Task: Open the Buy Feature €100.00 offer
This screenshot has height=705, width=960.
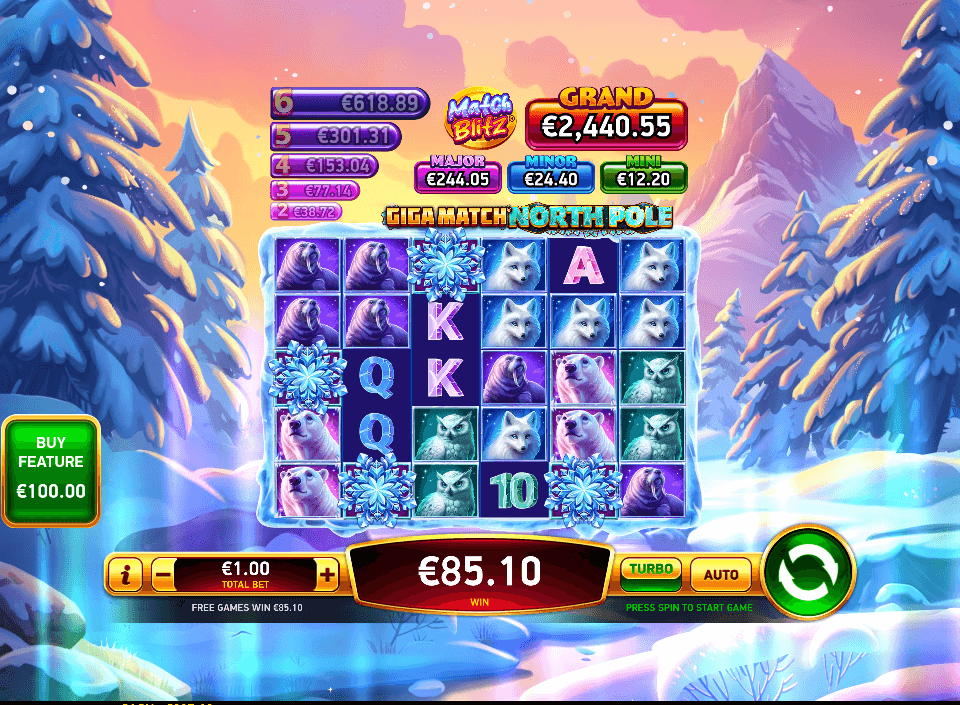Action: pos(51,471)
